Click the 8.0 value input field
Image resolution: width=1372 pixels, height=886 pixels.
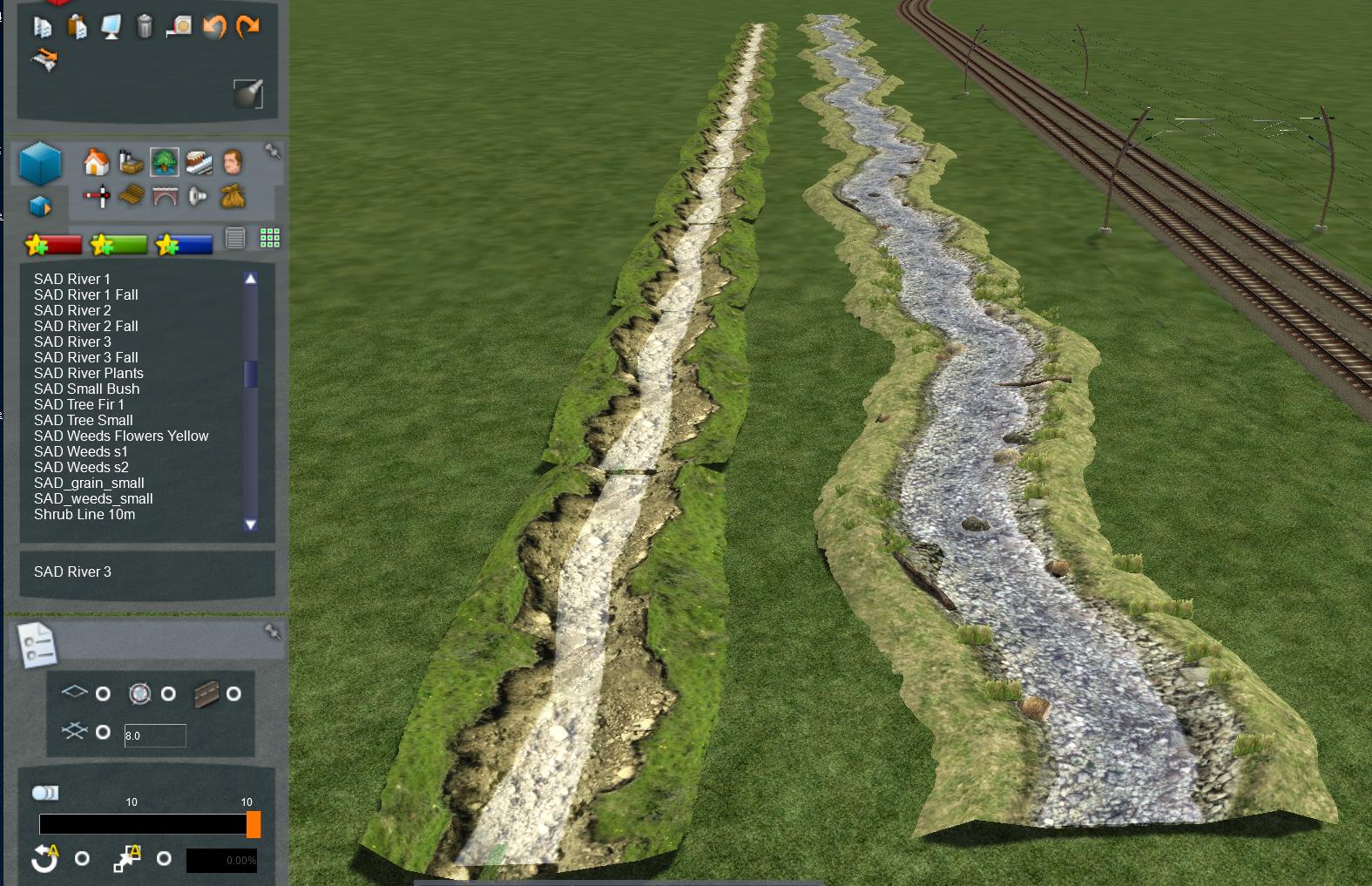click(x=155, y=735)
